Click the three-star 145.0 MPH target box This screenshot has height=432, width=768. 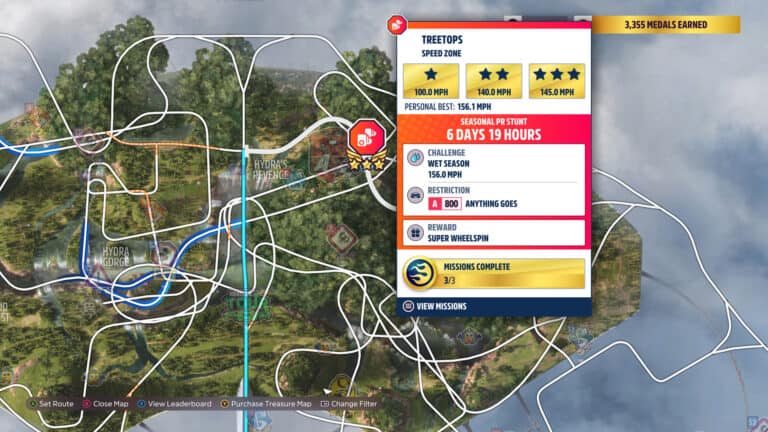(556, 81)
